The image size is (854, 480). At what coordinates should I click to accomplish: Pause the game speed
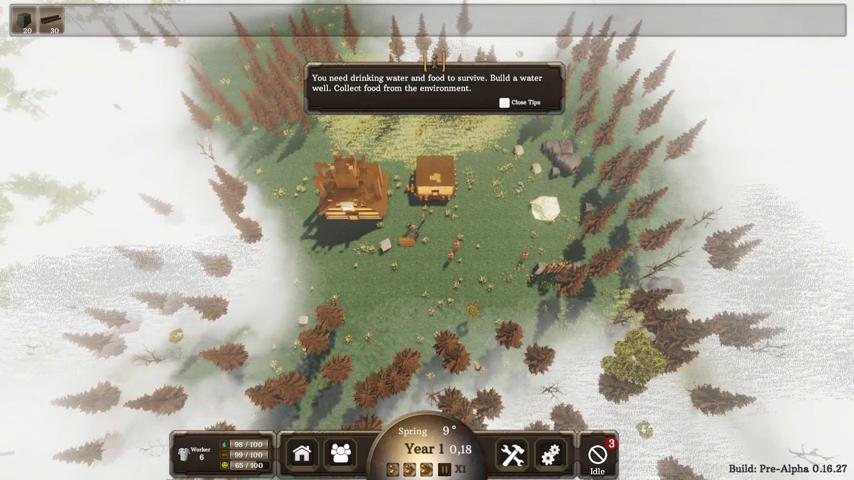click(444, 469)
